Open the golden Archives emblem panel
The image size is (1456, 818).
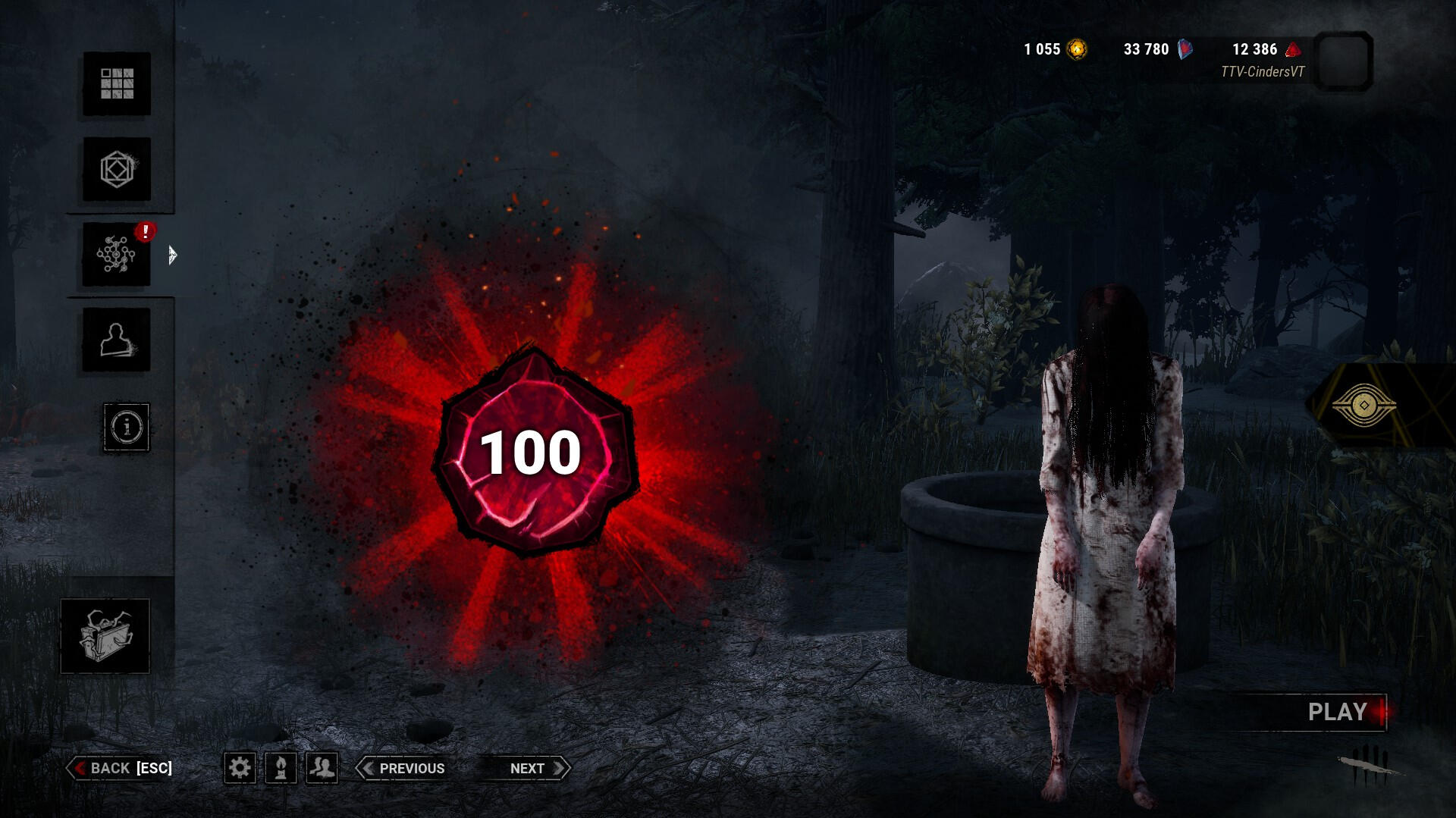tap(1363, 406)
